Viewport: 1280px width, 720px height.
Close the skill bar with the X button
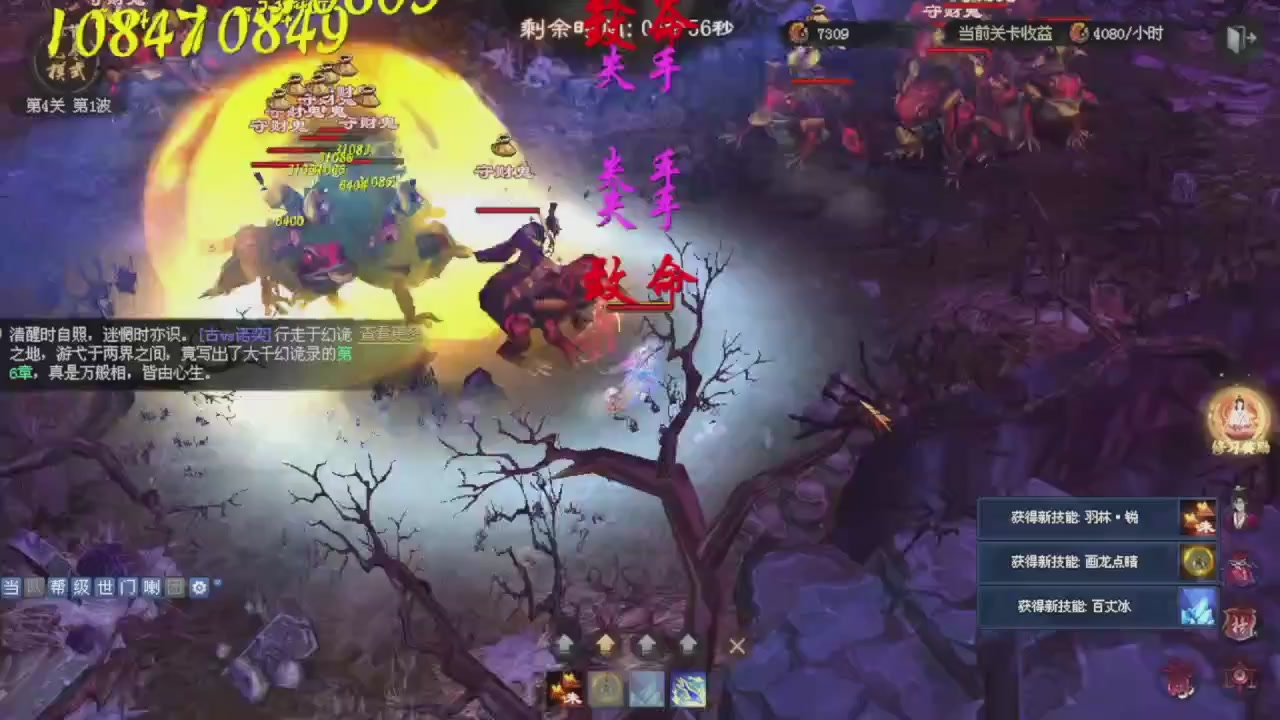pyautogui.click(x=736, y=647)
